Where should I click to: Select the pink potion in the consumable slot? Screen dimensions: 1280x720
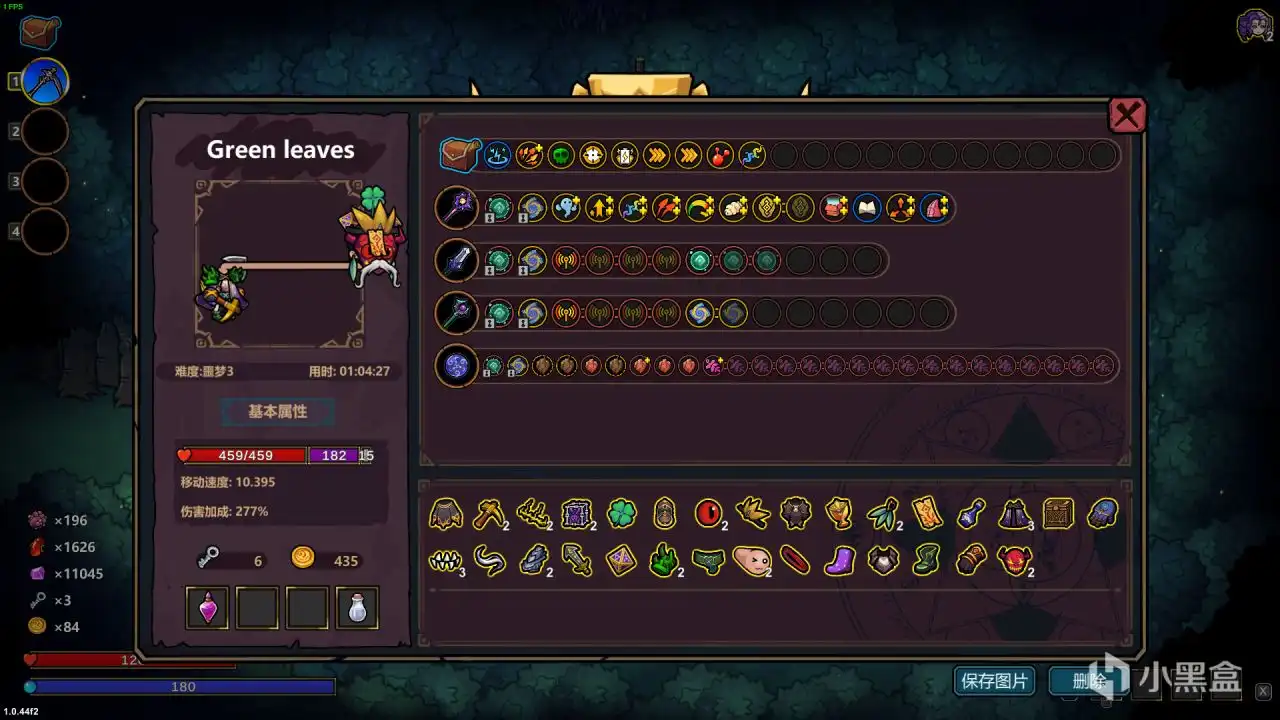(x=206, y=606)
